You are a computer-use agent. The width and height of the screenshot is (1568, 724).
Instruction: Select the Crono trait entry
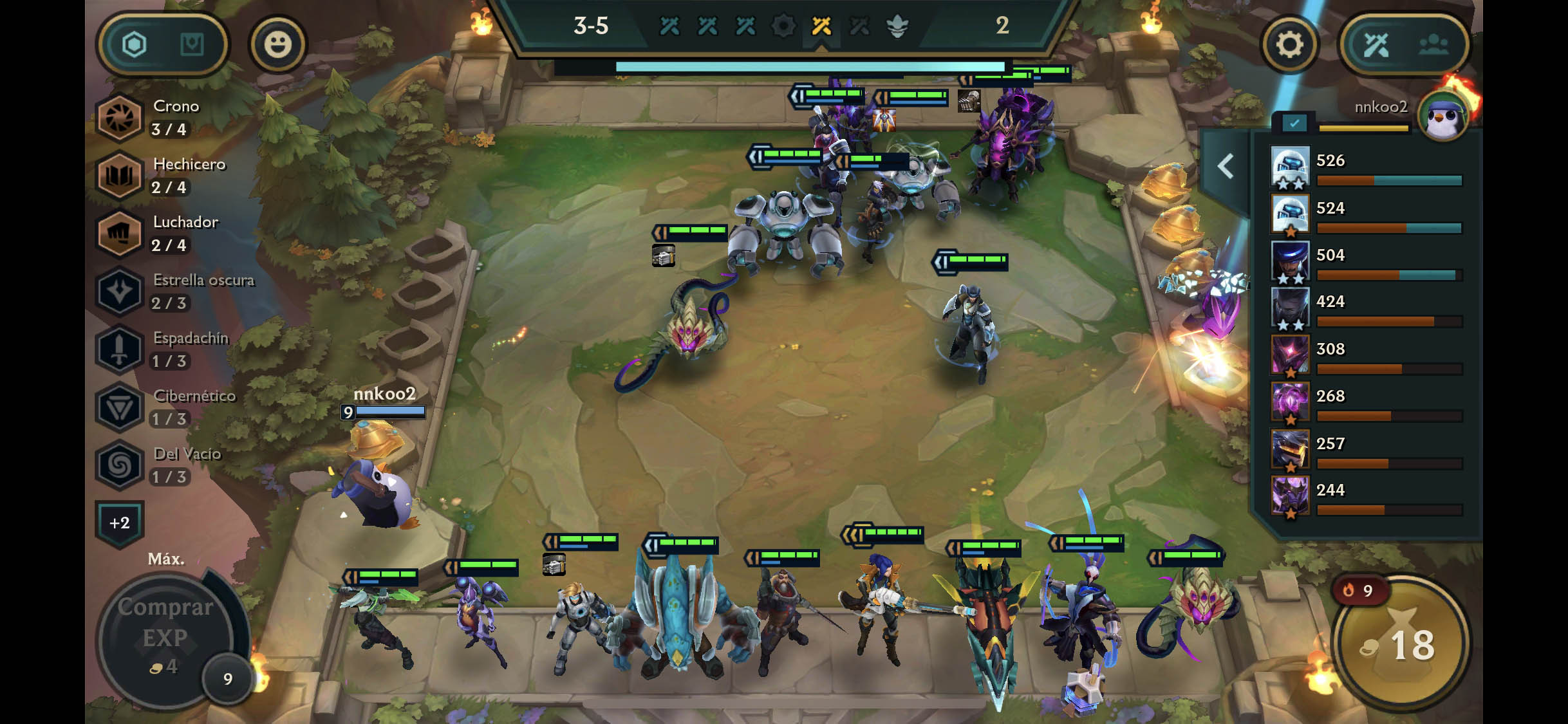[x=120, y=118]
